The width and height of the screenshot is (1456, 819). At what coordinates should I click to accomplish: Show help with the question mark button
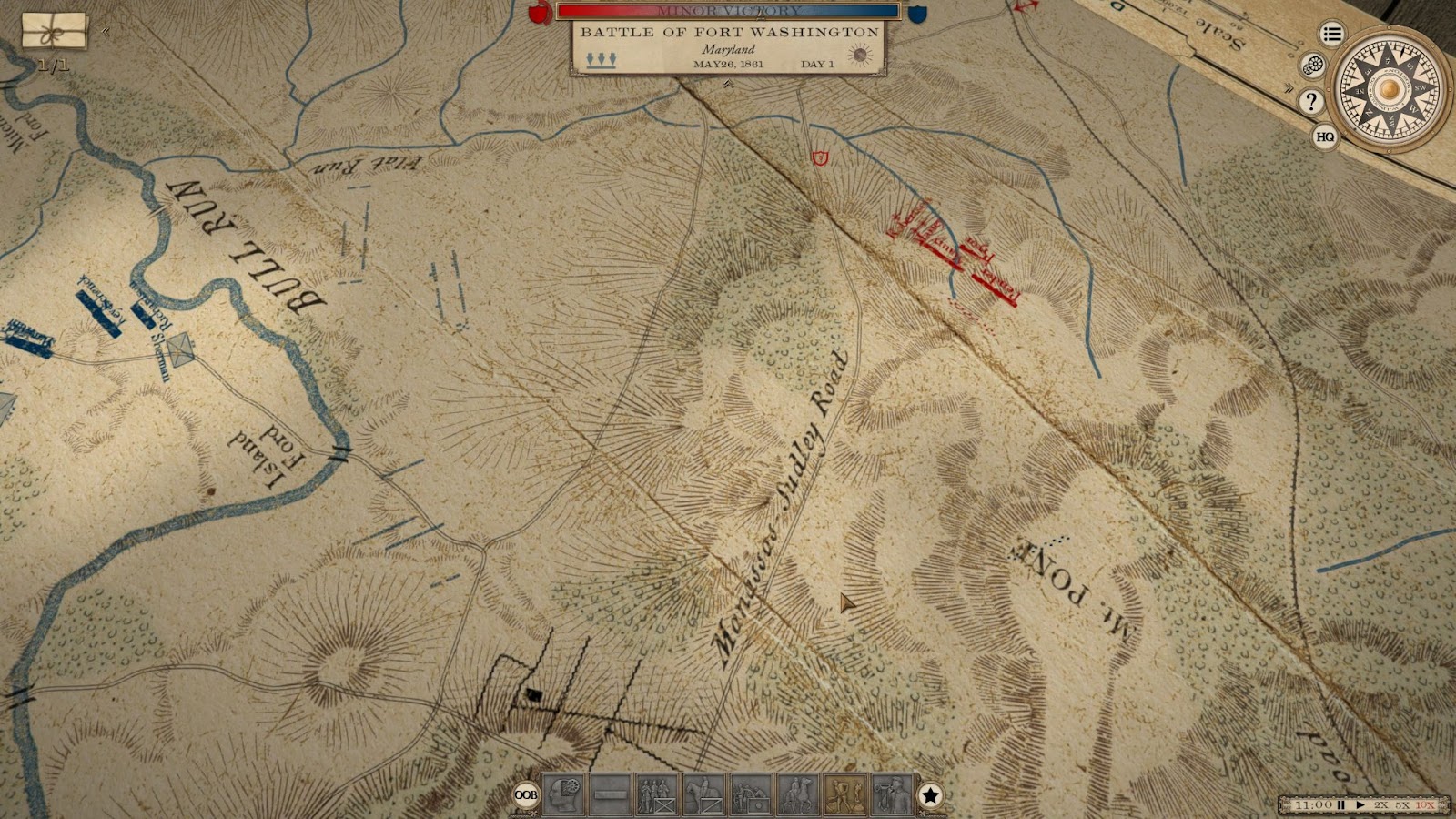point(1310,101)
